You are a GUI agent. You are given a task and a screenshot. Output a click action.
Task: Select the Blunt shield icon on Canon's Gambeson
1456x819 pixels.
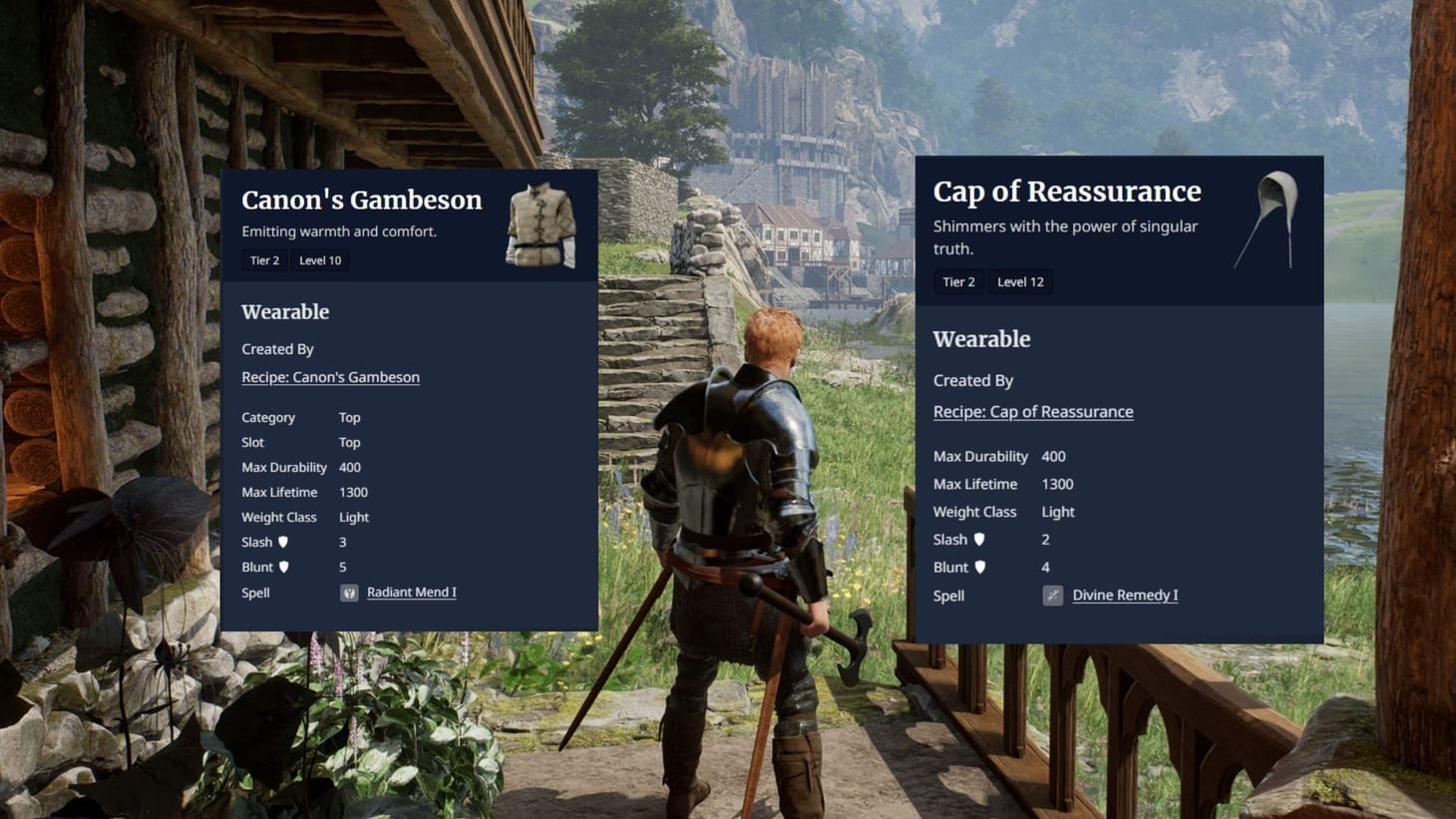coord(284,567)
